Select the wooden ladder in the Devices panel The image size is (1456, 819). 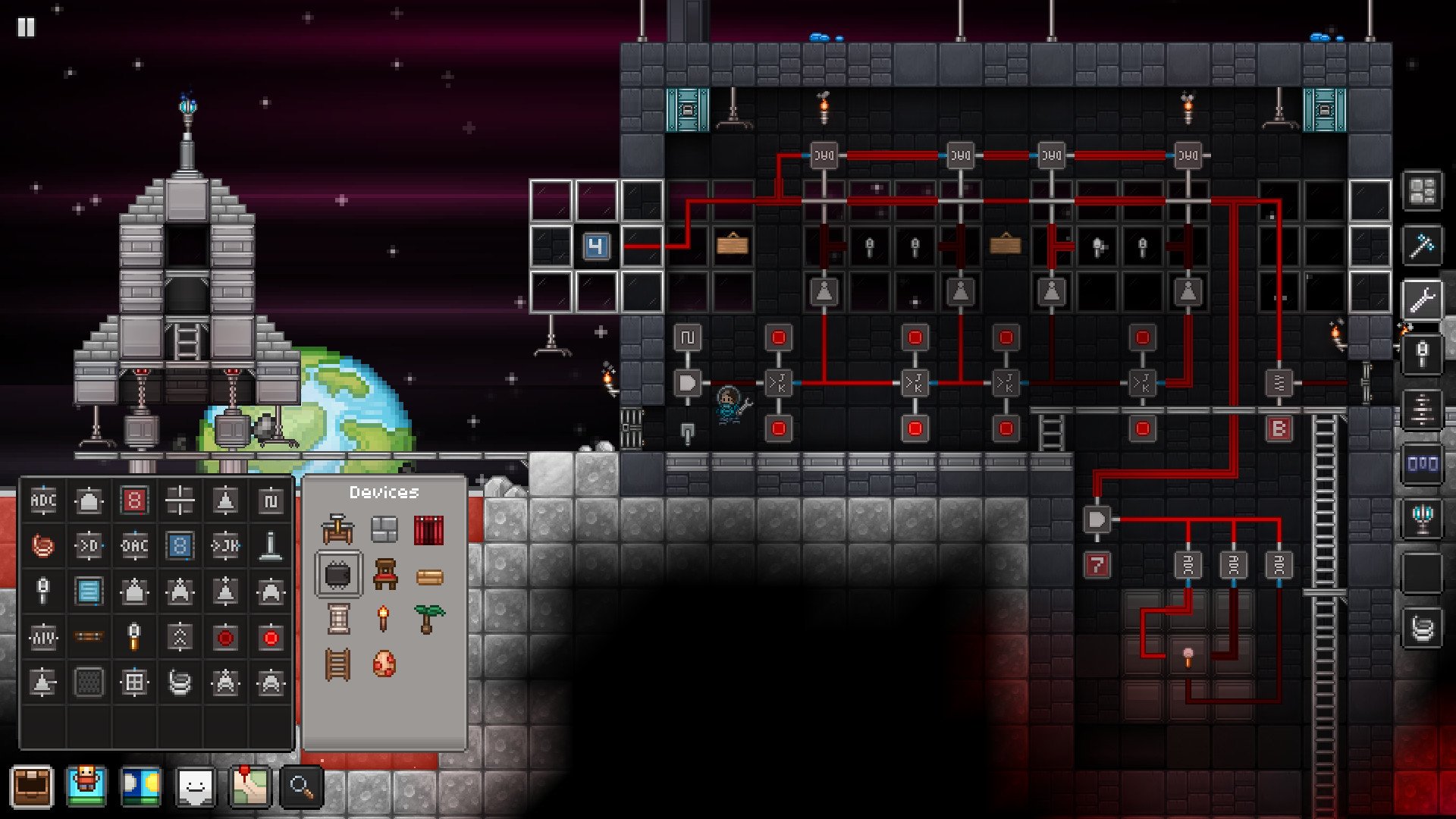pos(337,664)
